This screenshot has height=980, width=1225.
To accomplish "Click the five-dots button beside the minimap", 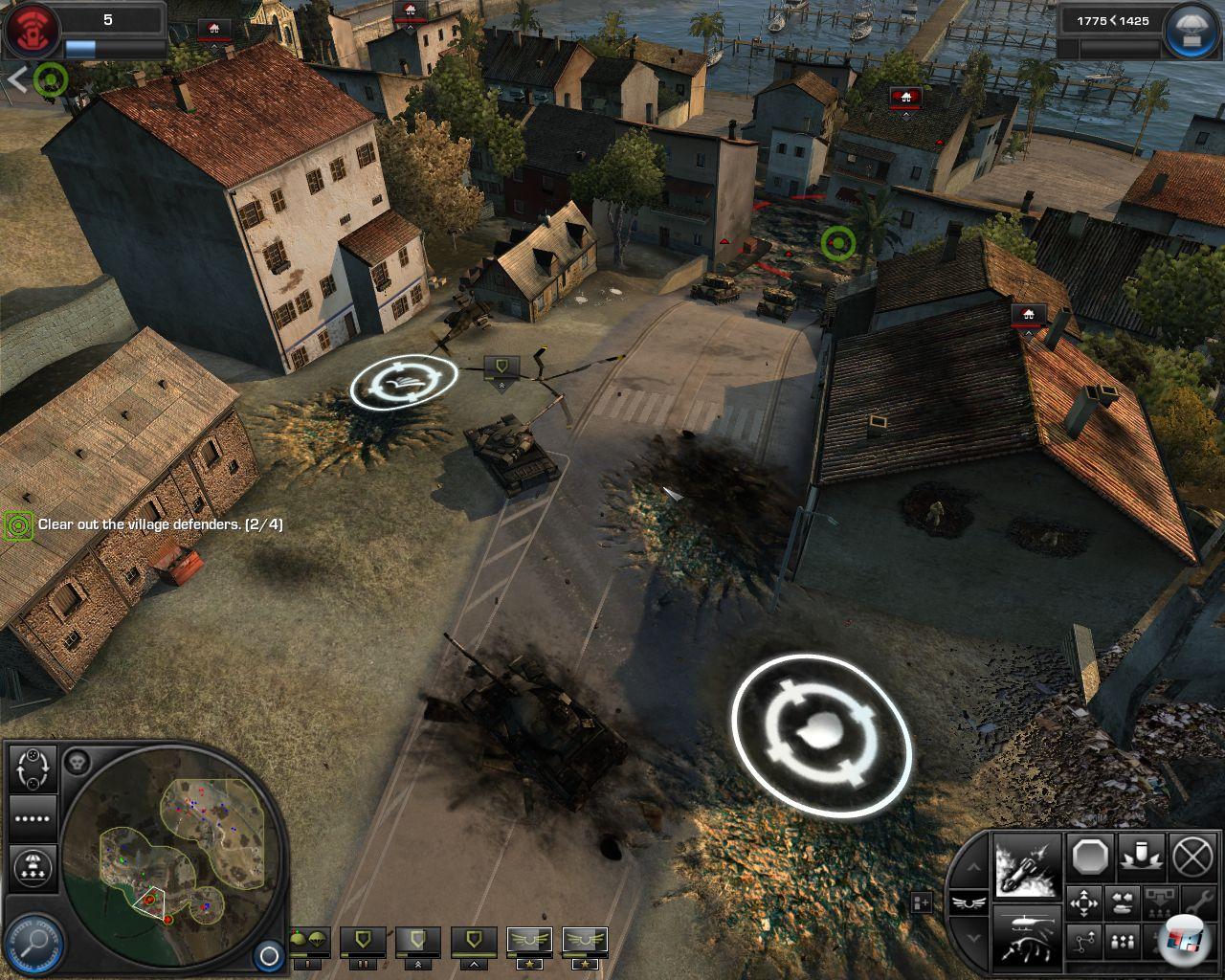I will tap(33, 819).
